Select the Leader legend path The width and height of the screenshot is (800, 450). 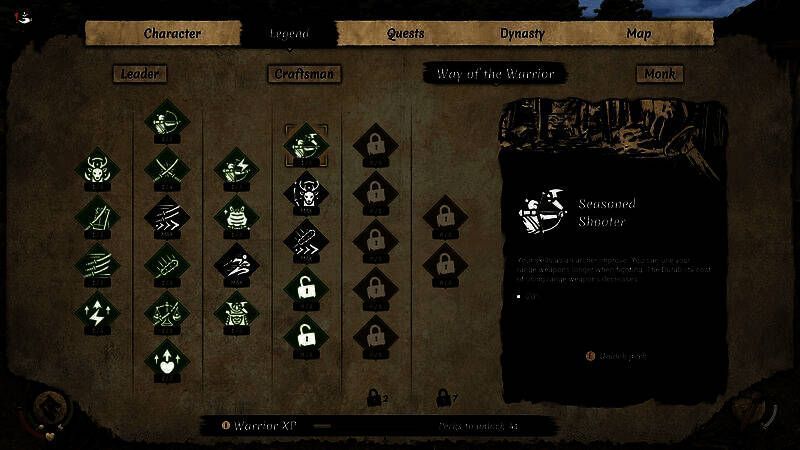click(139, 73)
